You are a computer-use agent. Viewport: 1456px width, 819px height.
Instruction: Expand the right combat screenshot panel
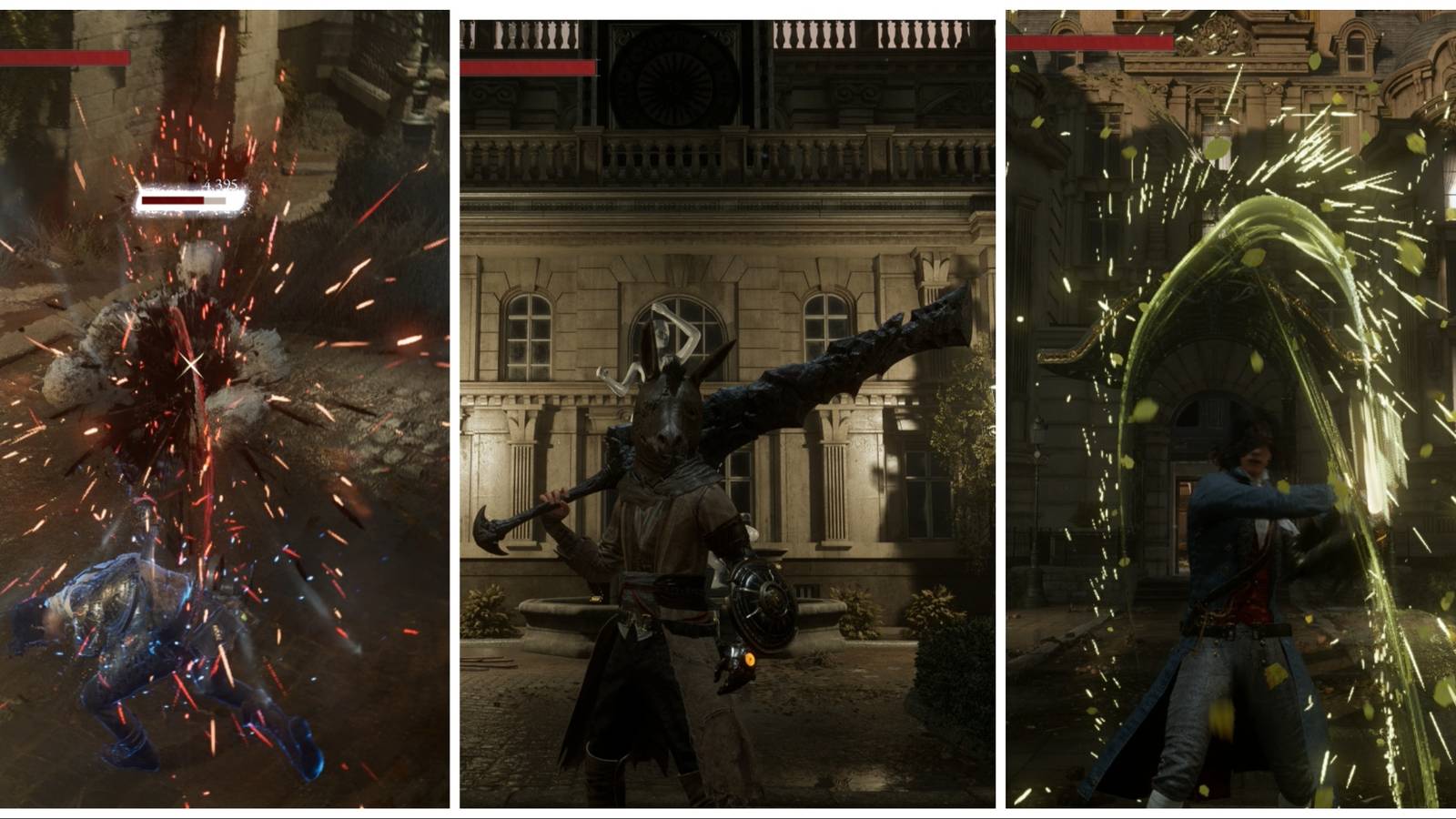pos(1228,409)
